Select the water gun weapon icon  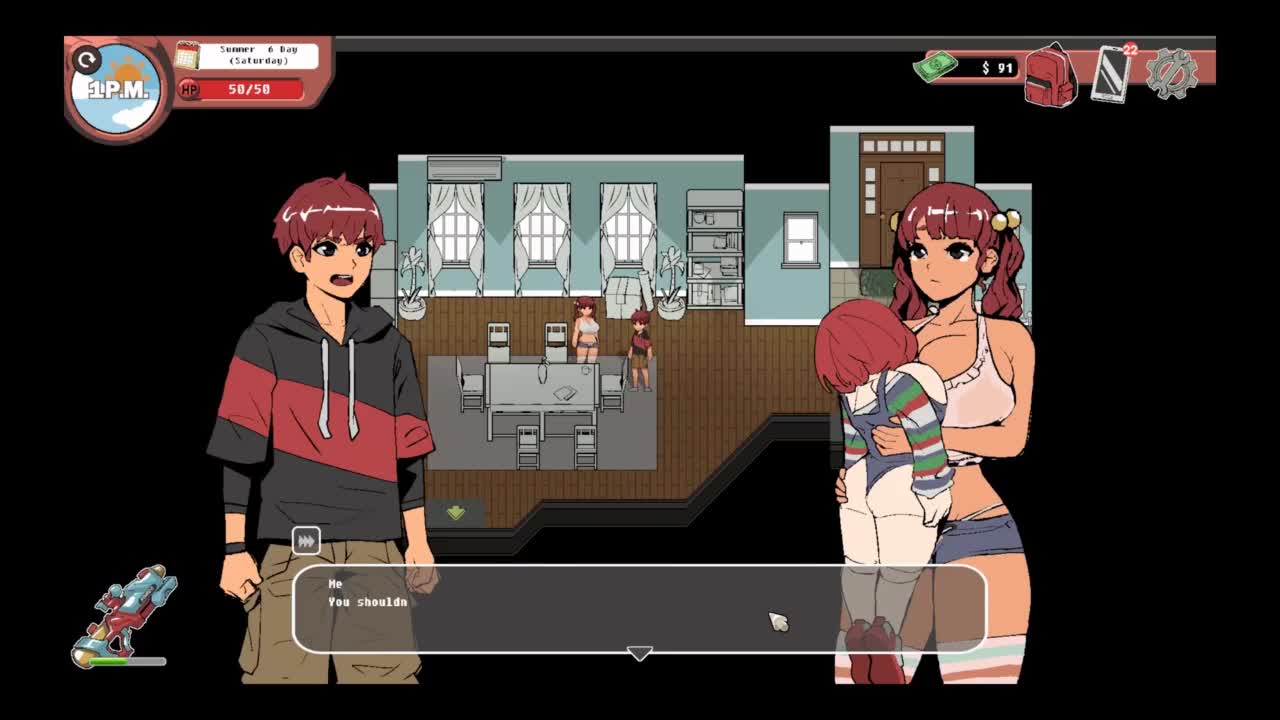(126, 612)
